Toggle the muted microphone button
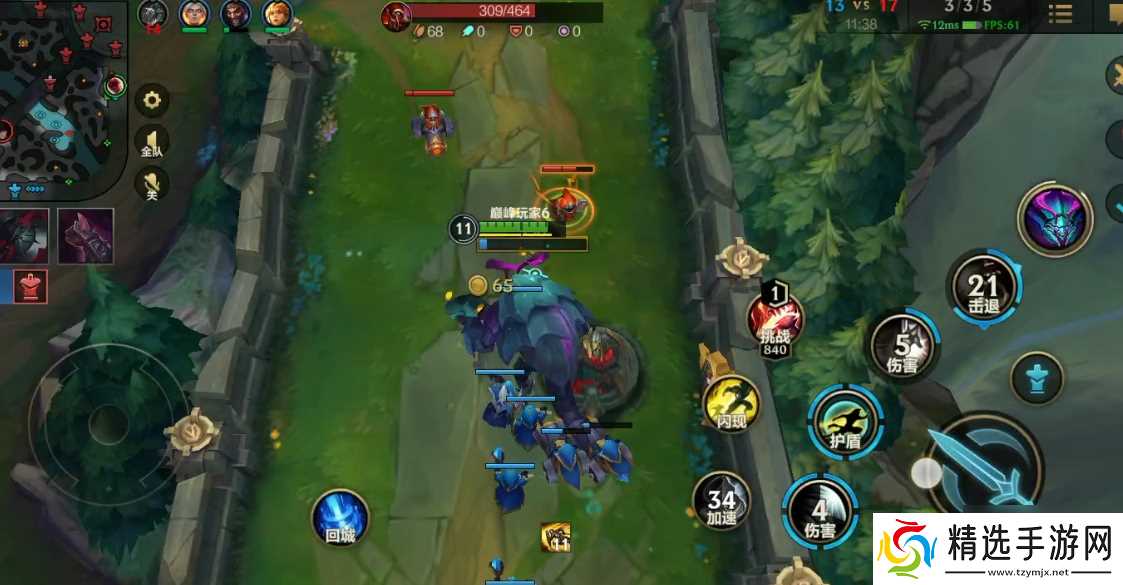The image size is (1123, 585). (152, 185)
